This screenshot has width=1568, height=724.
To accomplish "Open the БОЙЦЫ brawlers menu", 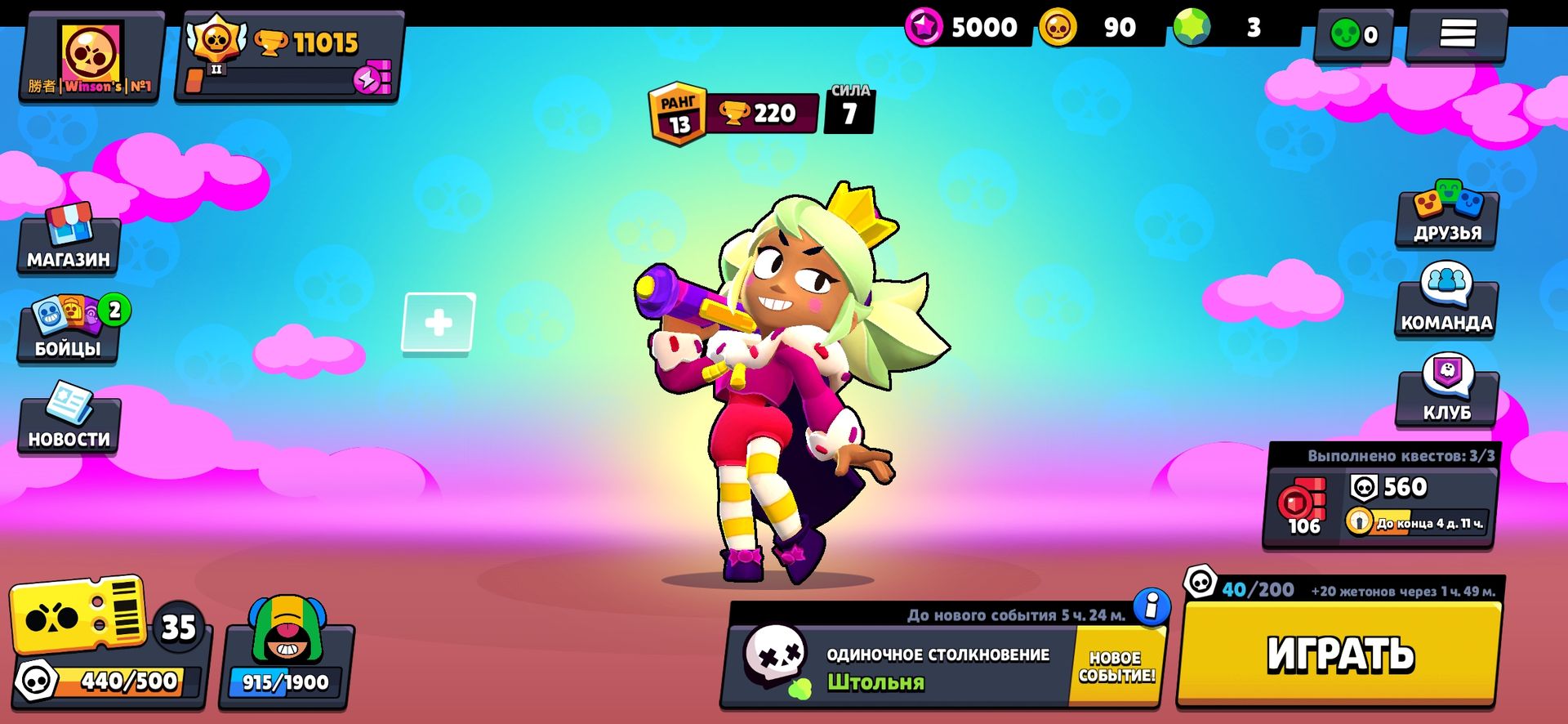I will (69, 335).
